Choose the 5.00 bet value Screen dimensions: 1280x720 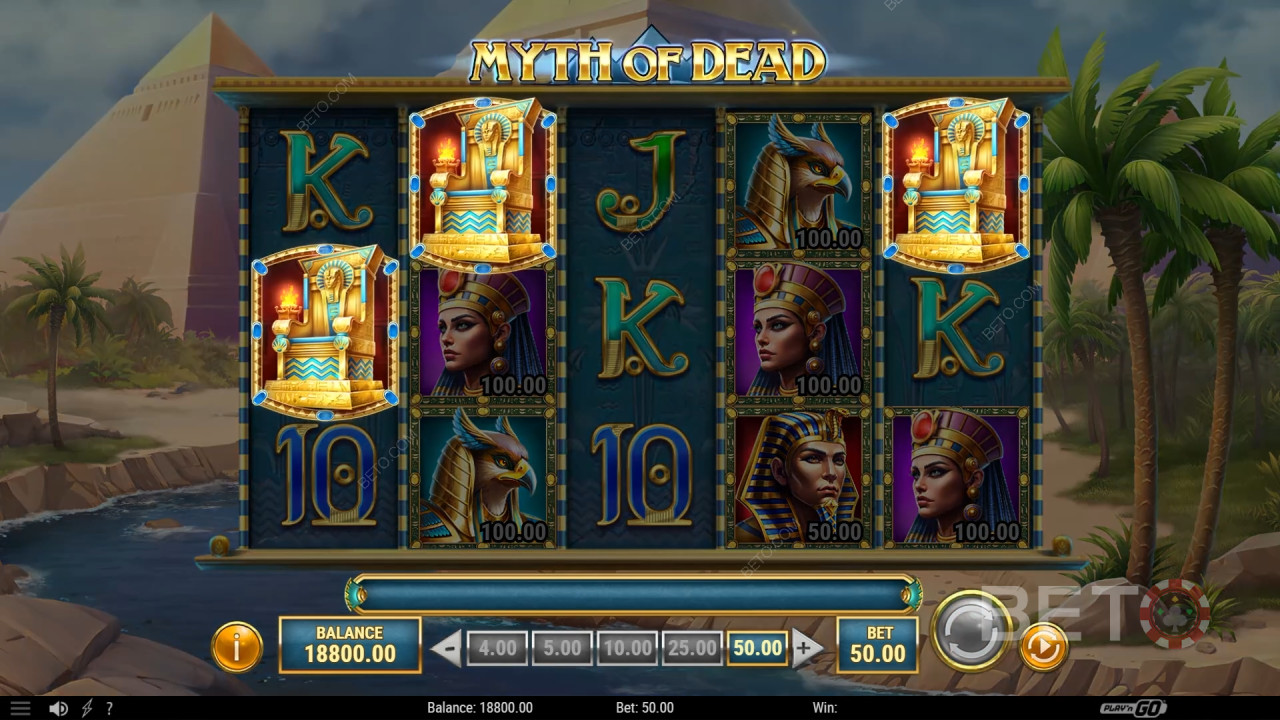562,648
